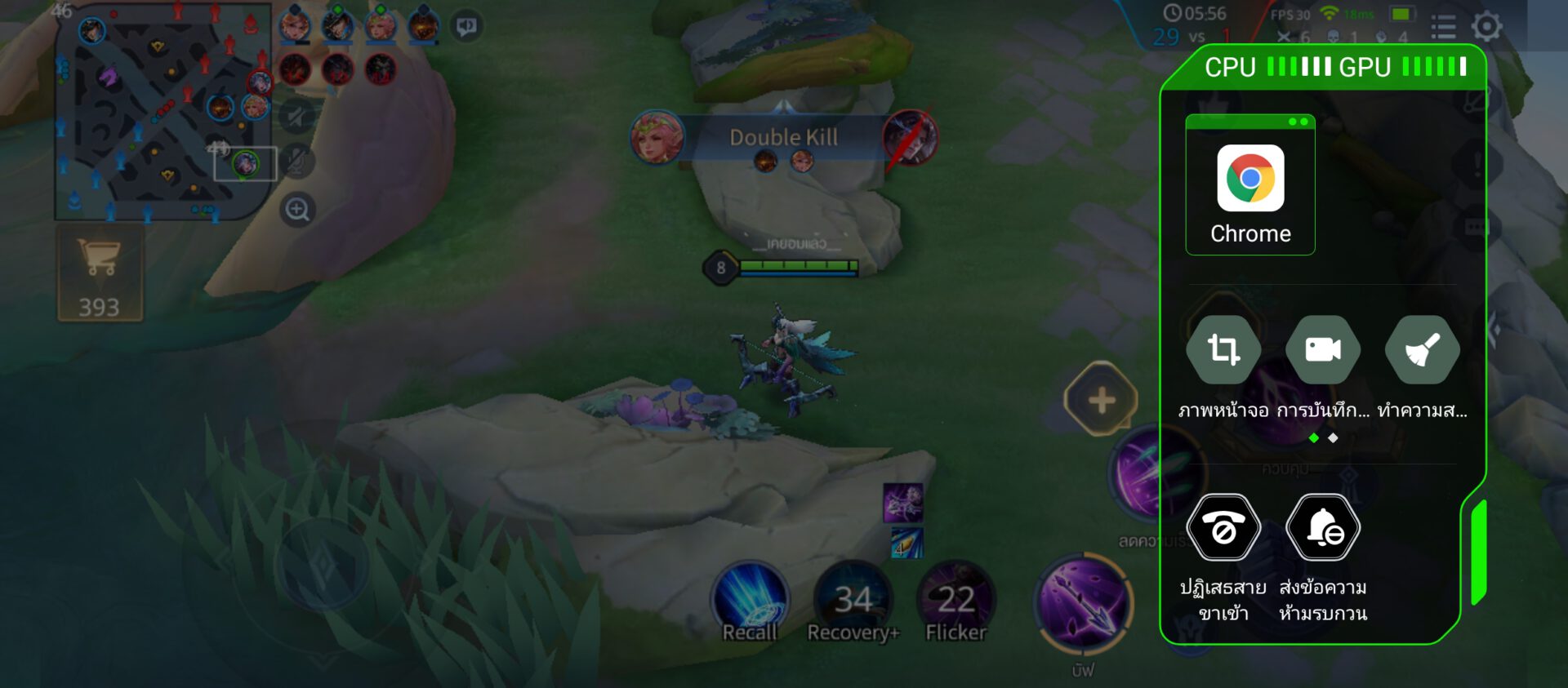Tap the purple arrow basic attack button
The width and height of the screenshot is (1568, 688).
pos(1084,604)
